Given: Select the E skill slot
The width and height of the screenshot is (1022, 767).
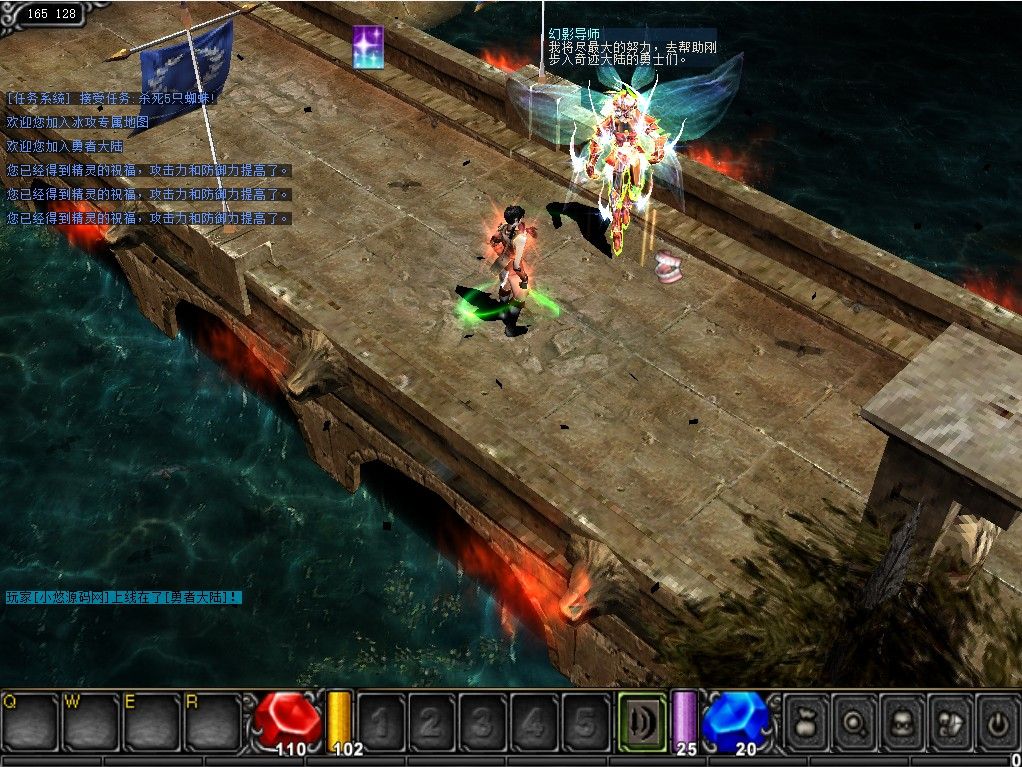Looking at the screenshot, I should click(152, 722).
